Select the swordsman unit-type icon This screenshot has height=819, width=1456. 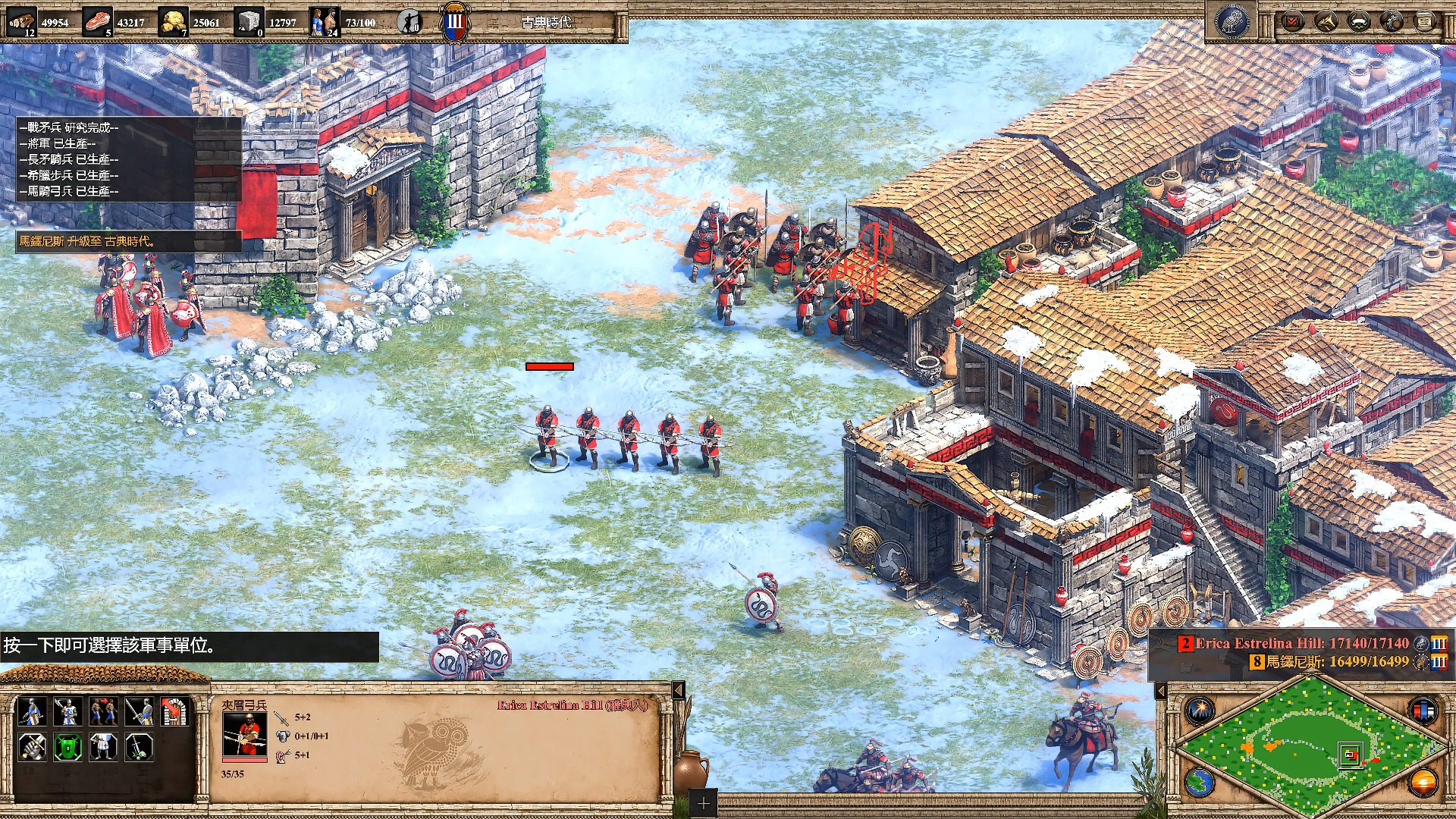[x=140, y=712]
